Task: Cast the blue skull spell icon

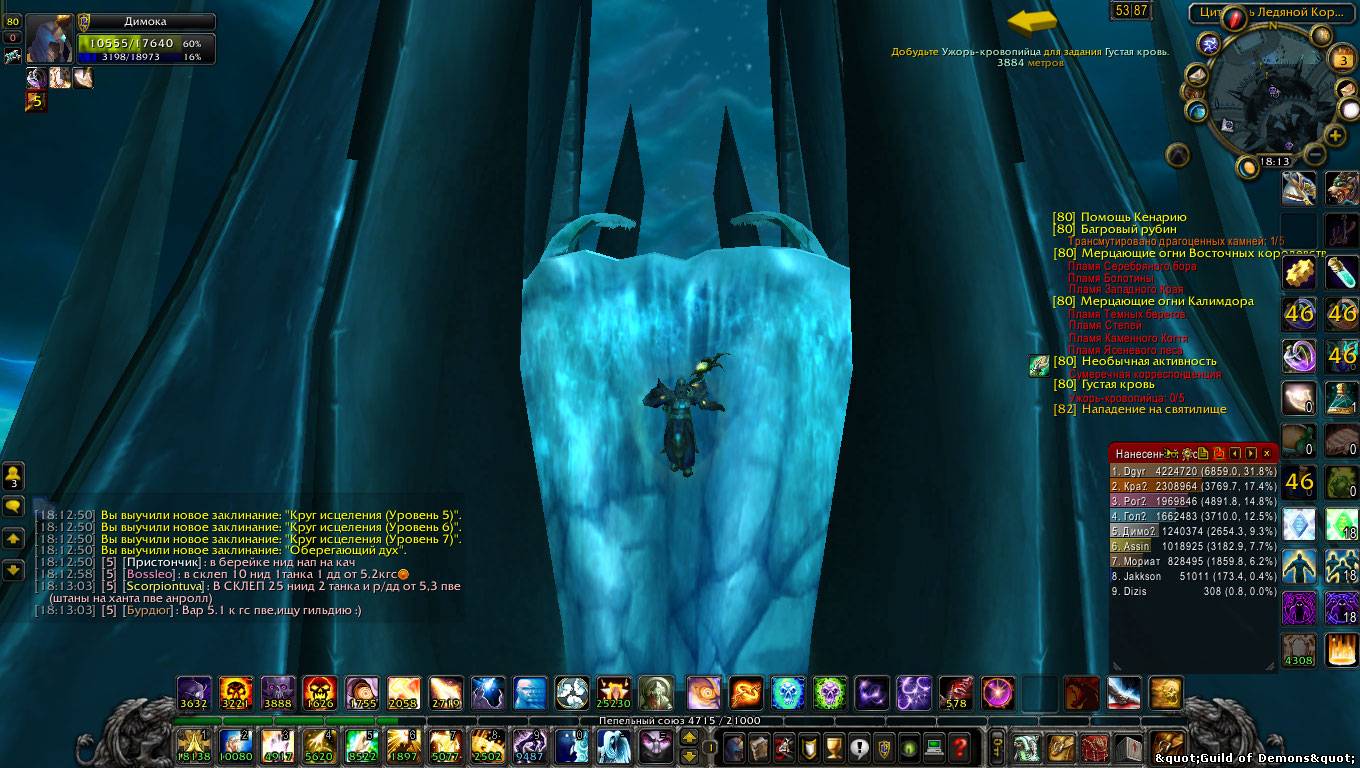Action: [x=788, y=692]
